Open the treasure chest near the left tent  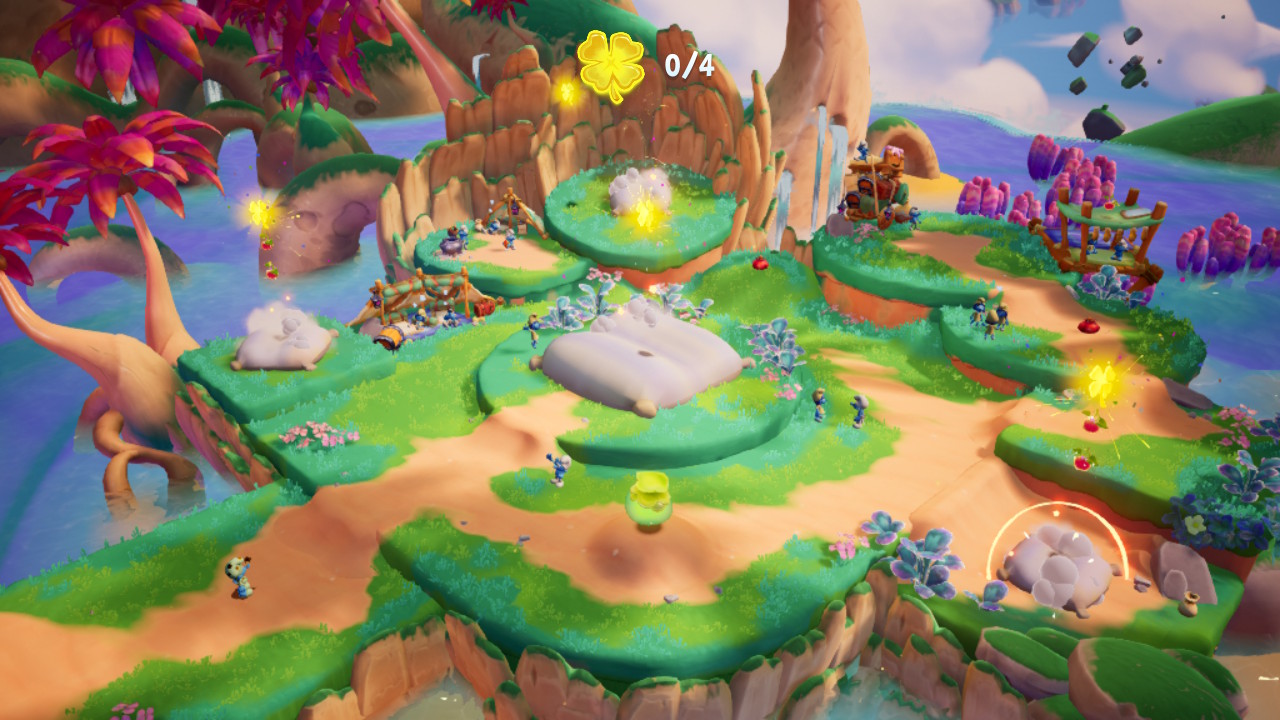pos(483,307)
